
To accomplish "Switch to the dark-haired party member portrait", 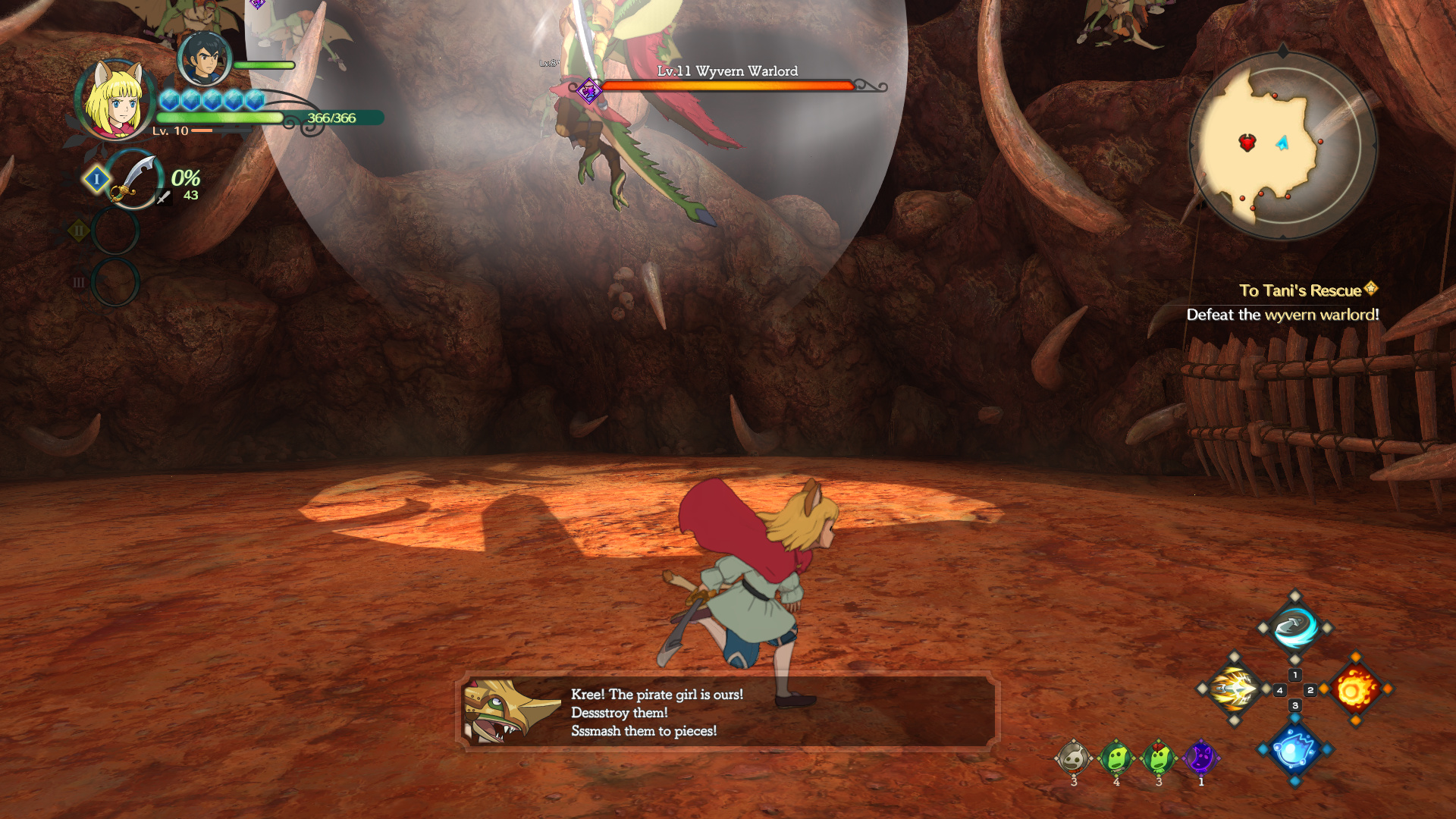I will (x=203, y=58).
